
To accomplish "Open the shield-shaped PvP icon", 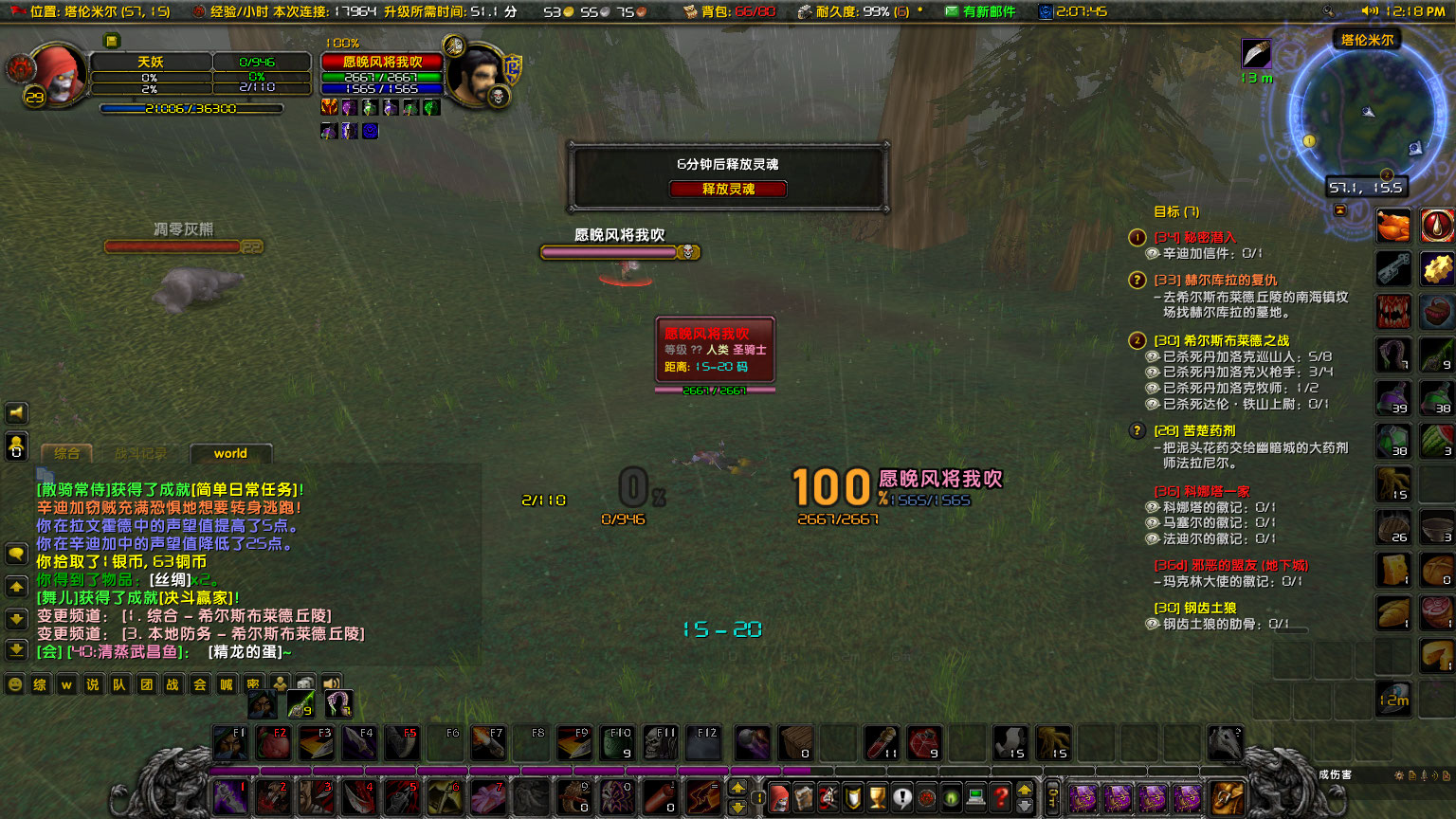I will point(852,797).
